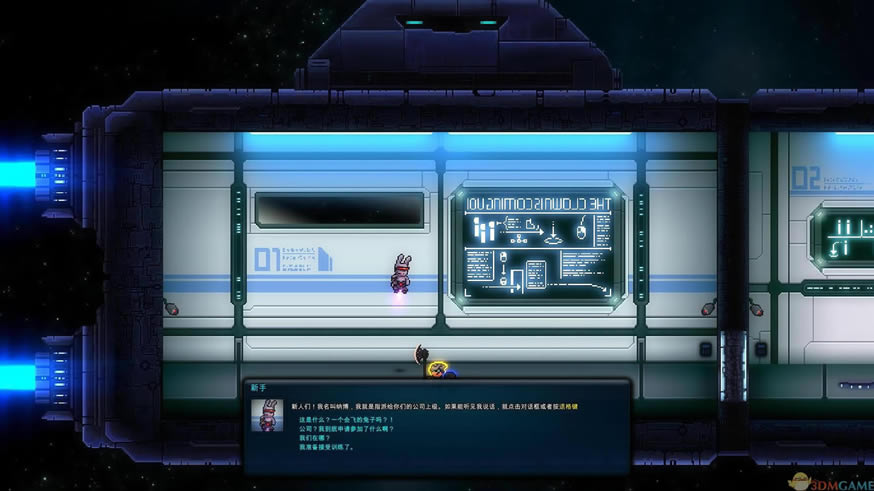This screenshot has height=491, width=874.
Task: Pick the "我准备接受训练了。" dialogue option
Action: pyautogui.click(x=326, y=447)
